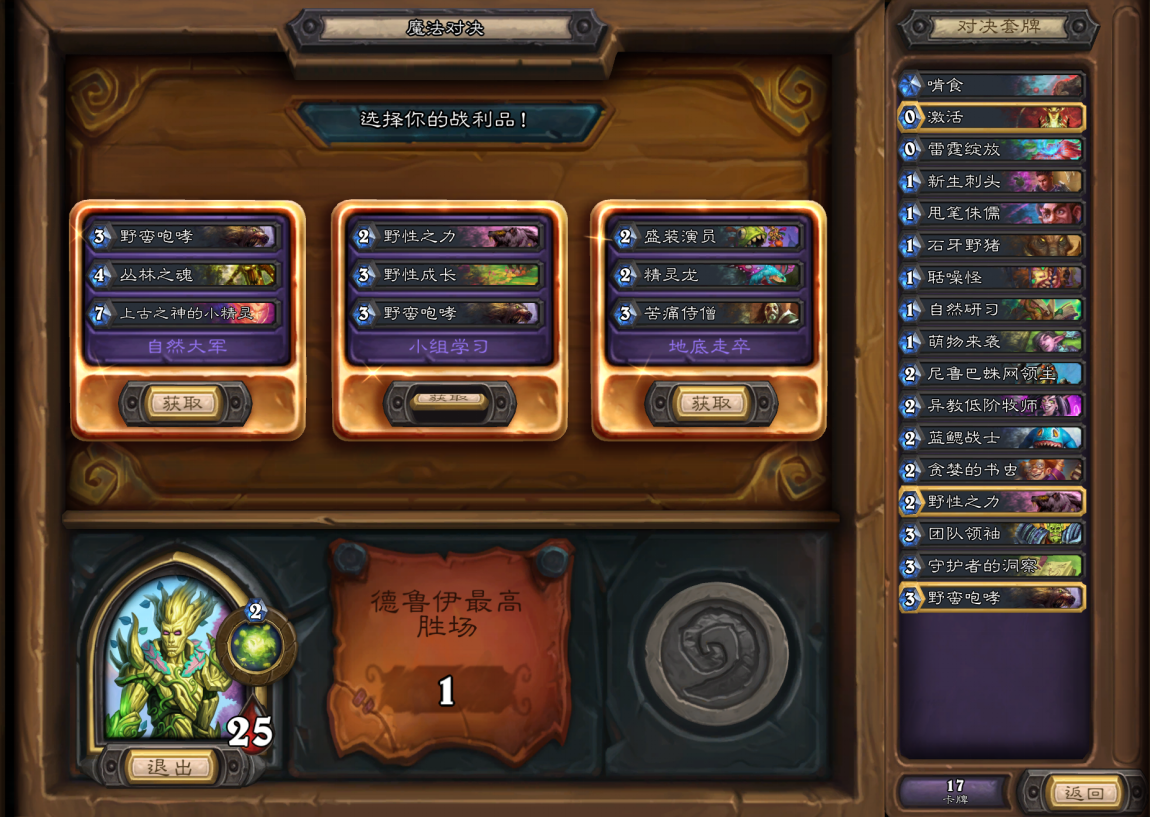Choose the 野性成长 card in 小组学习
This screenshot has height=817, width=1150.
pyautogui.click(x=447, y=275)
